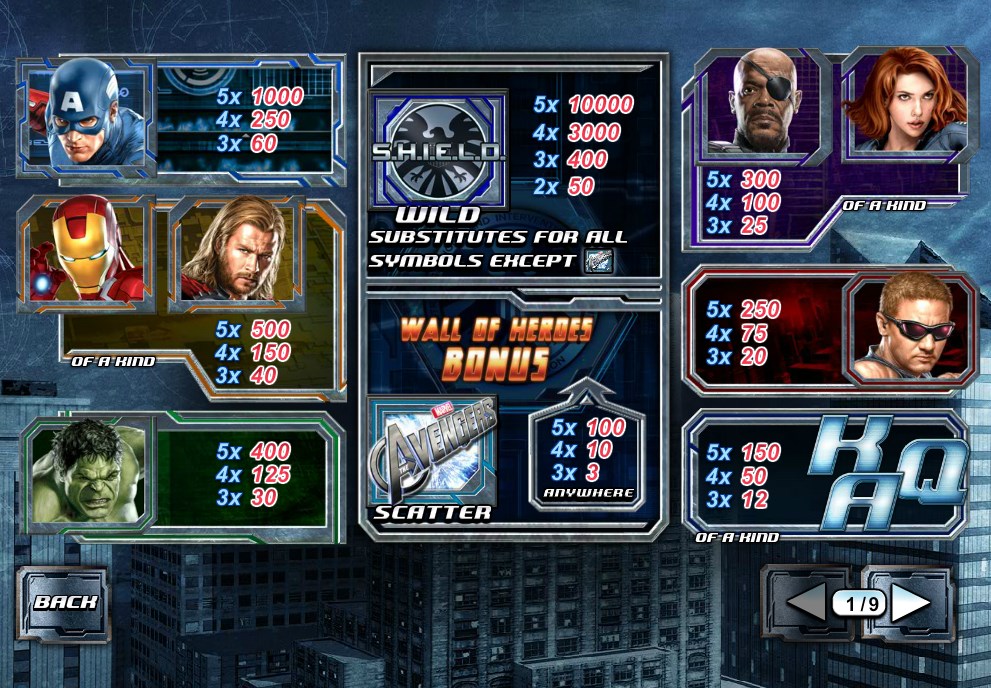Viewport: 991px width, 688px height.
Task: Go to the next paytable page
Action: point(910,603)
